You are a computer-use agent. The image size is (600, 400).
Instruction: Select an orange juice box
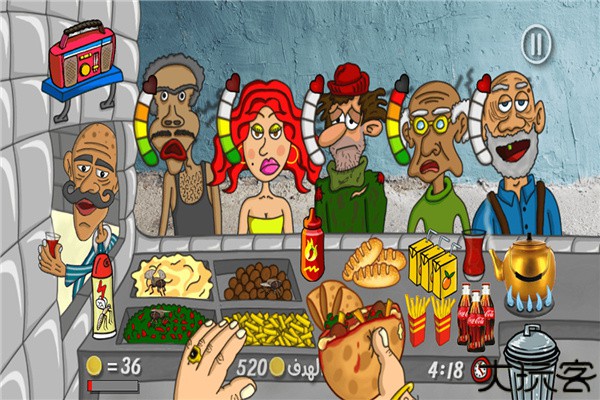(432, 263)
